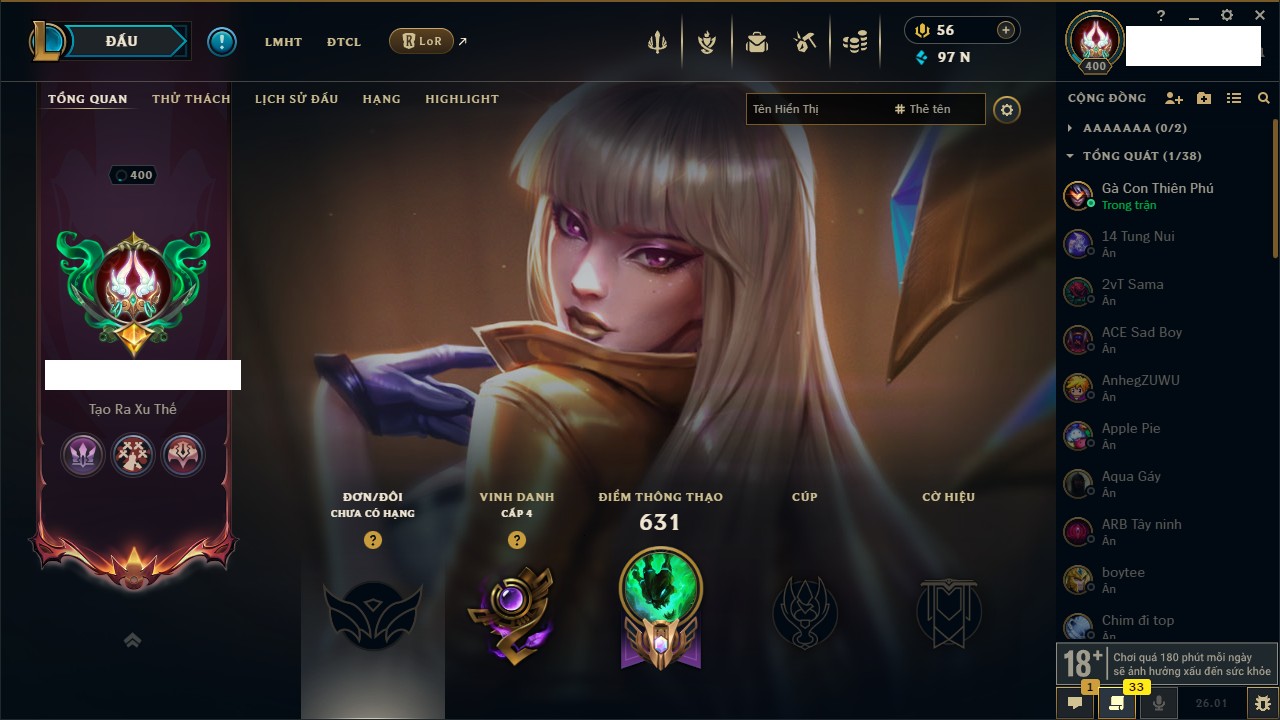
Task: Click the Tên Hiển Thị search field
Action: (815, 109)
